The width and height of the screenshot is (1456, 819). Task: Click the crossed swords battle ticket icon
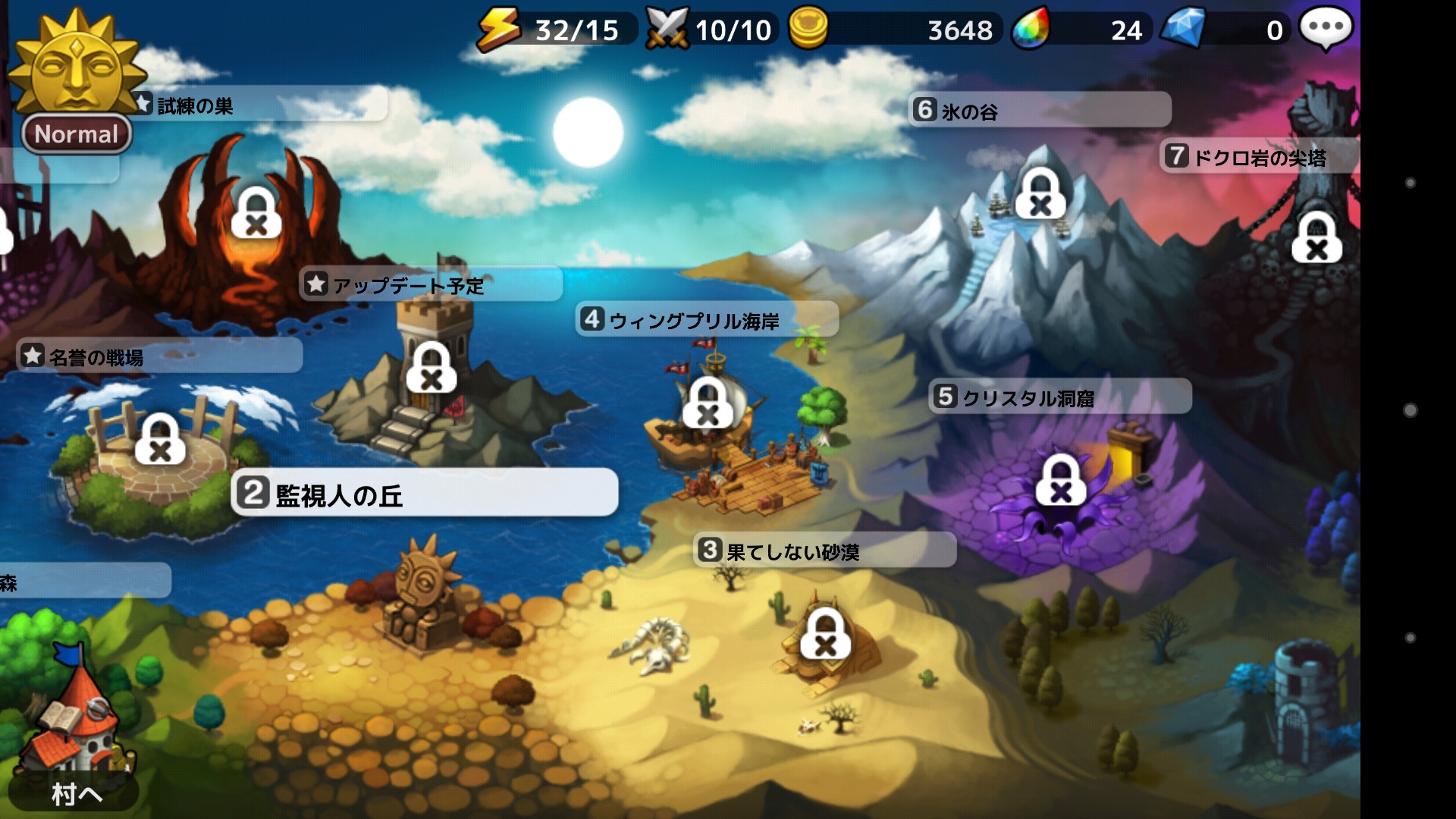(667, 29)
